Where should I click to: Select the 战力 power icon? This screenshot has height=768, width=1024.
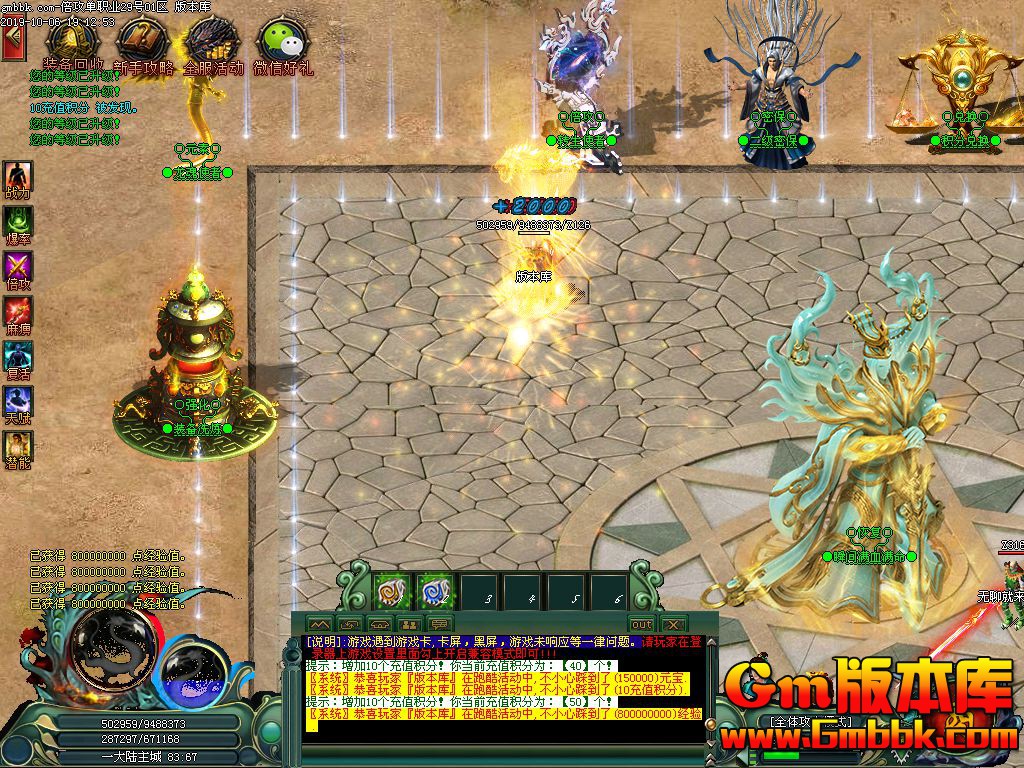click(18, 178)
